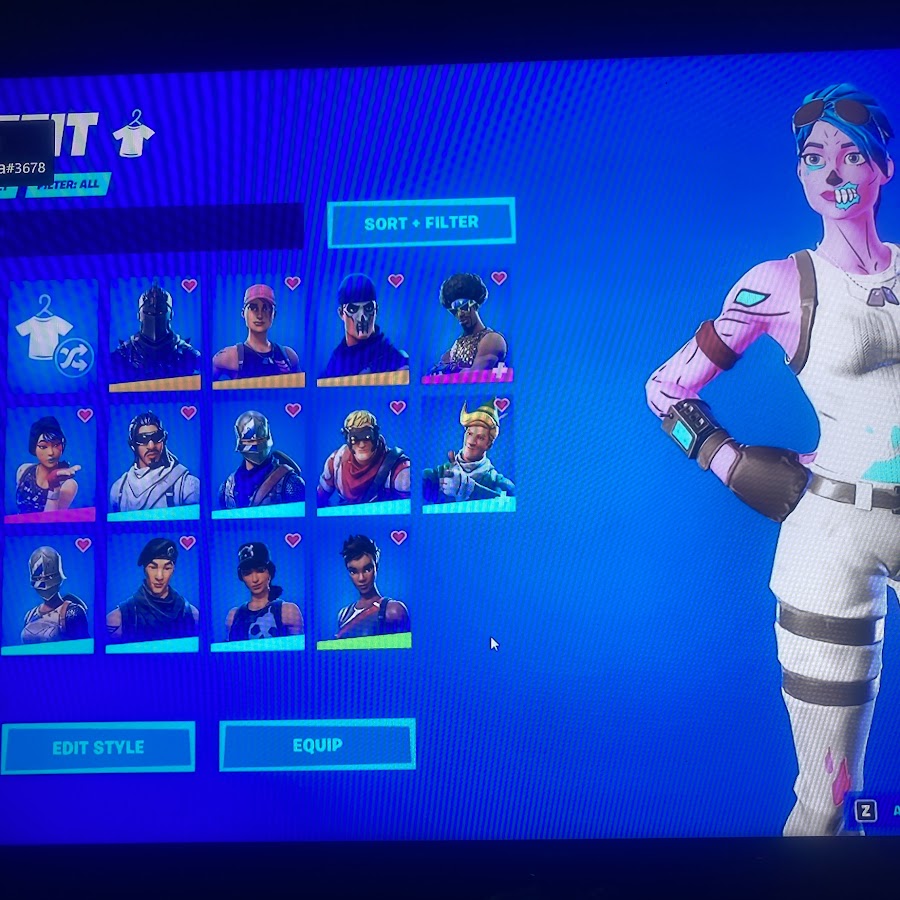Screen dimensions: 900x900
Task: Pick the black beret male outfit
Action: (x=153, y=594)
